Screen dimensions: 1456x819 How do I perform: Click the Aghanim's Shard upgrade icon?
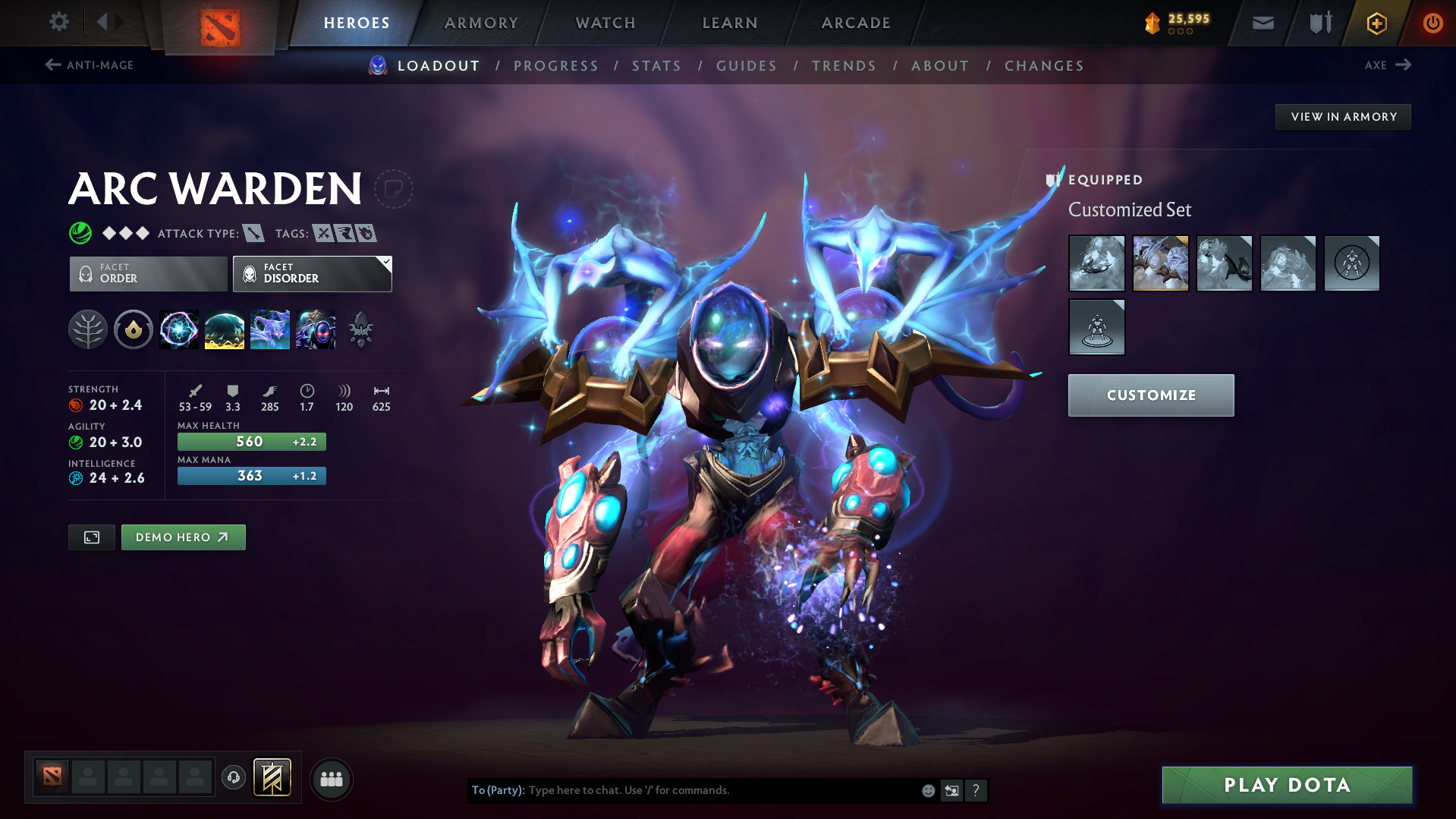(360, 329)
